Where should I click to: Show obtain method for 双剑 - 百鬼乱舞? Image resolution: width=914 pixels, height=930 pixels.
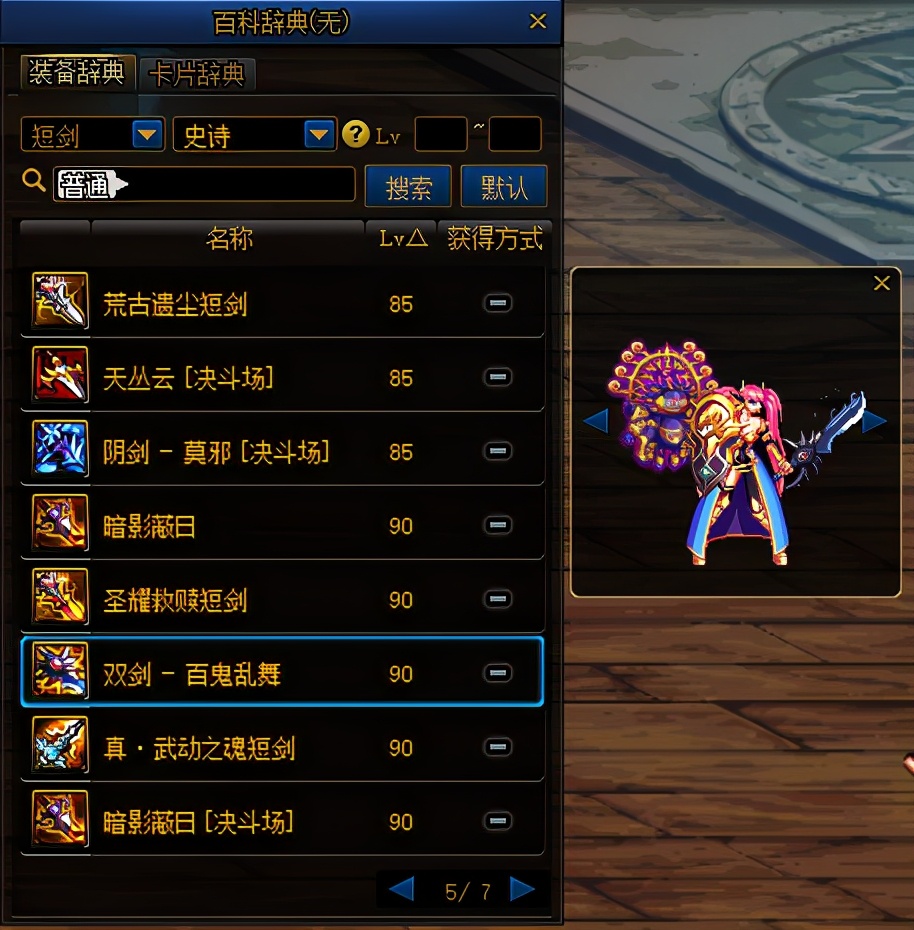(497, 674)
